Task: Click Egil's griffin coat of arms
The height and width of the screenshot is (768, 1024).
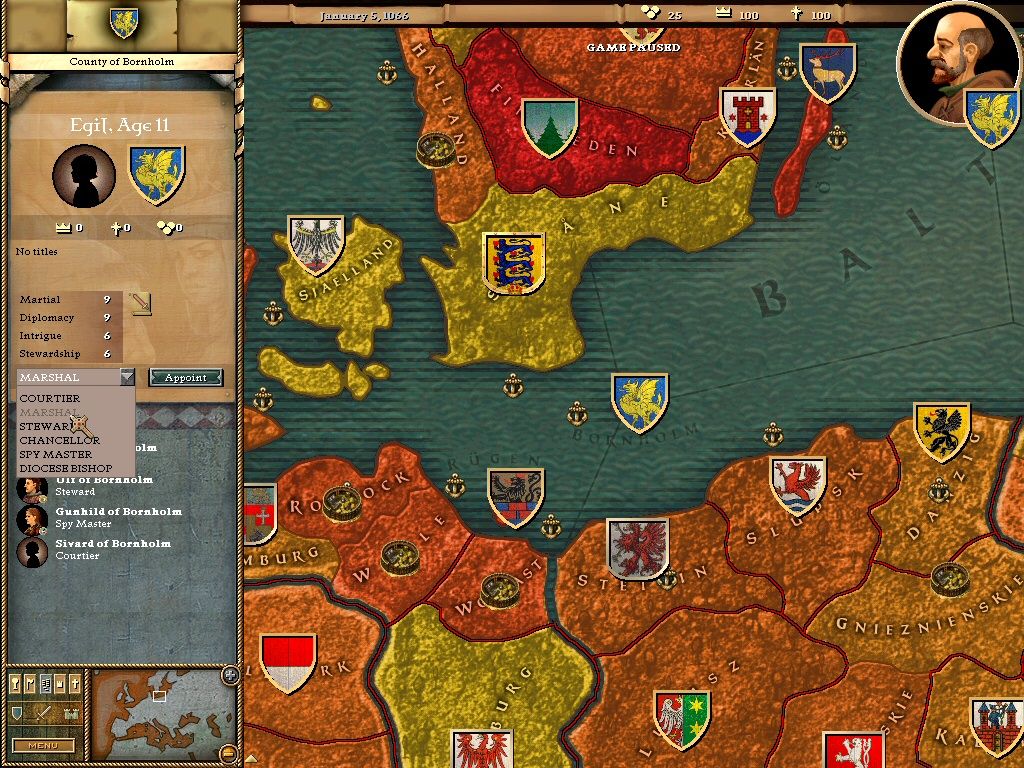Action: tap(157, 174)
